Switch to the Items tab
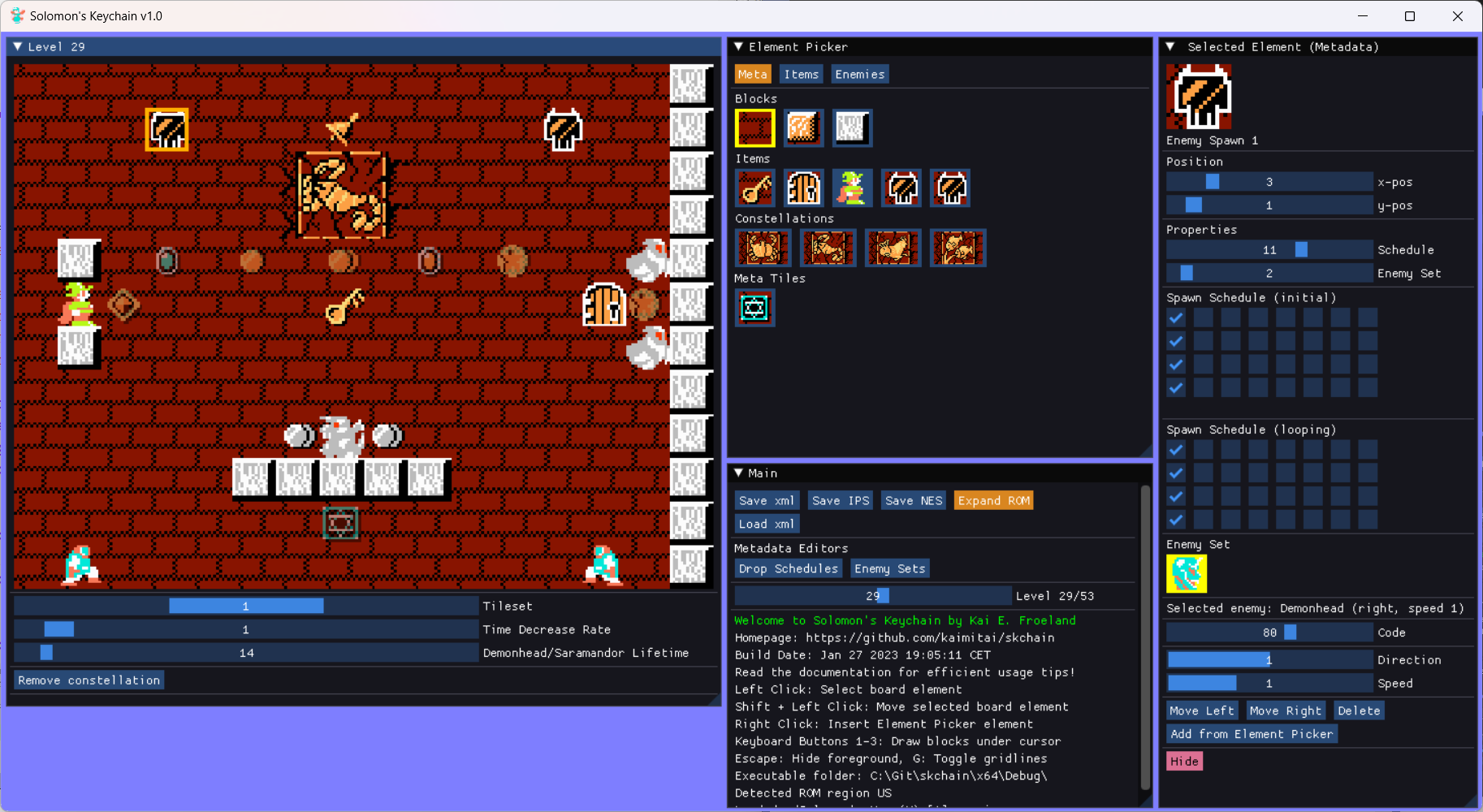 pyautogui.click(x=801, y=74)
